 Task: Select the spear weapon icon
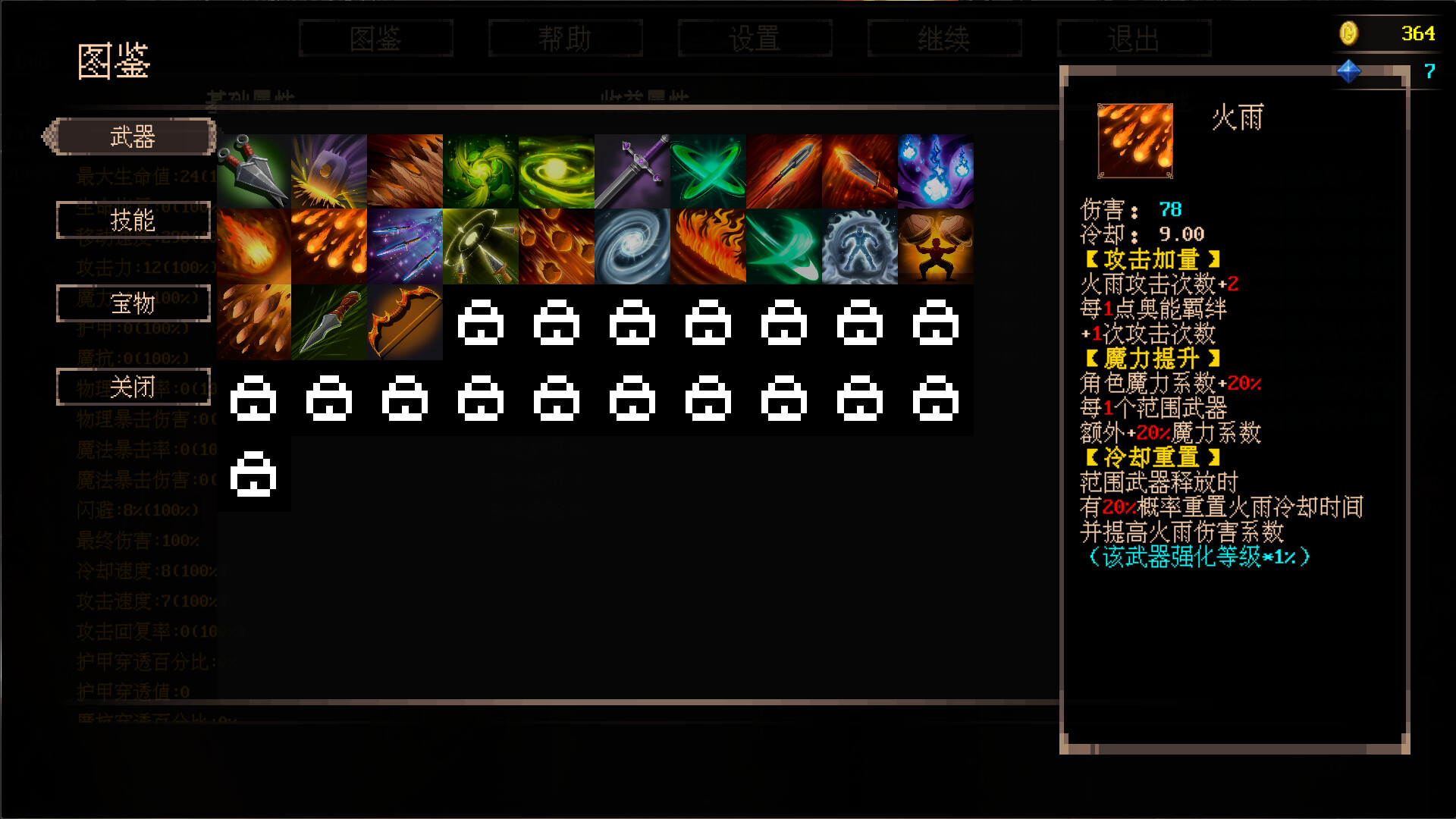point(784,169)
